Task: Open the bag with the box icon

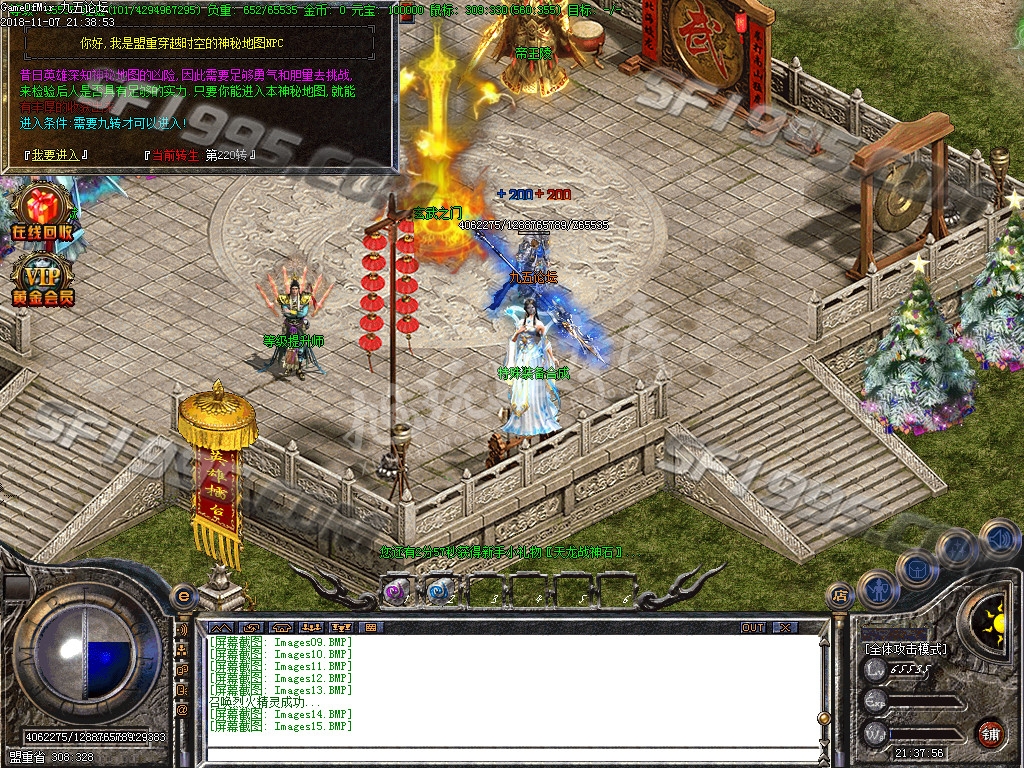Action: coord(917,570)
